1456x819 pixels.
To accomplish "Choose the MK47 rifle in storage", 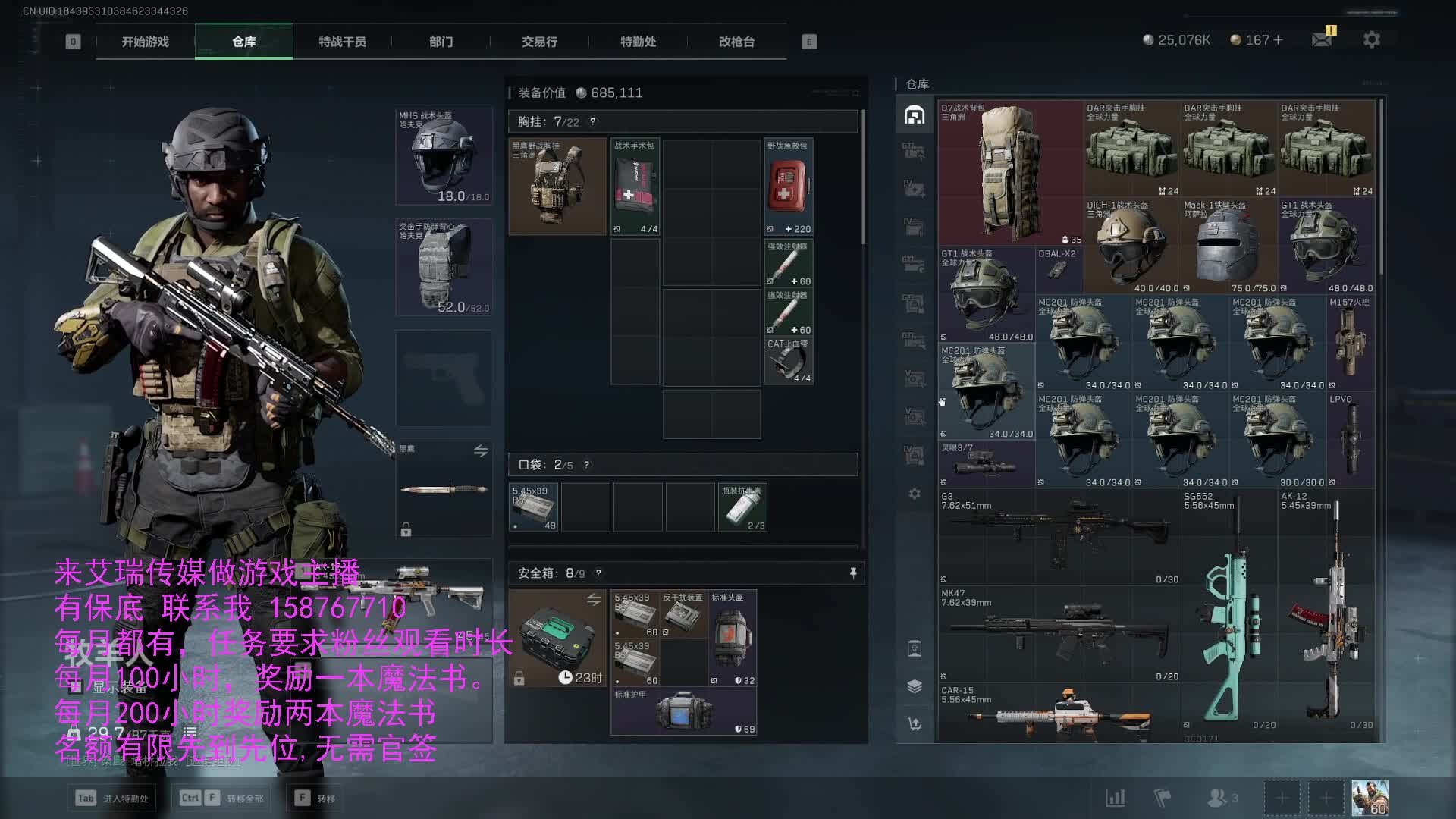I will tap(1059, 634).
